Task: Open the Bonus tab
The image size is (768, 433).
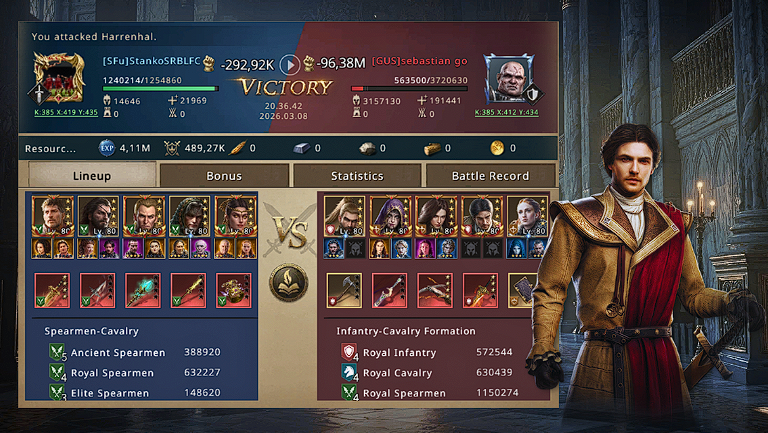Action: pyautogui.click(x=224, y=176)
